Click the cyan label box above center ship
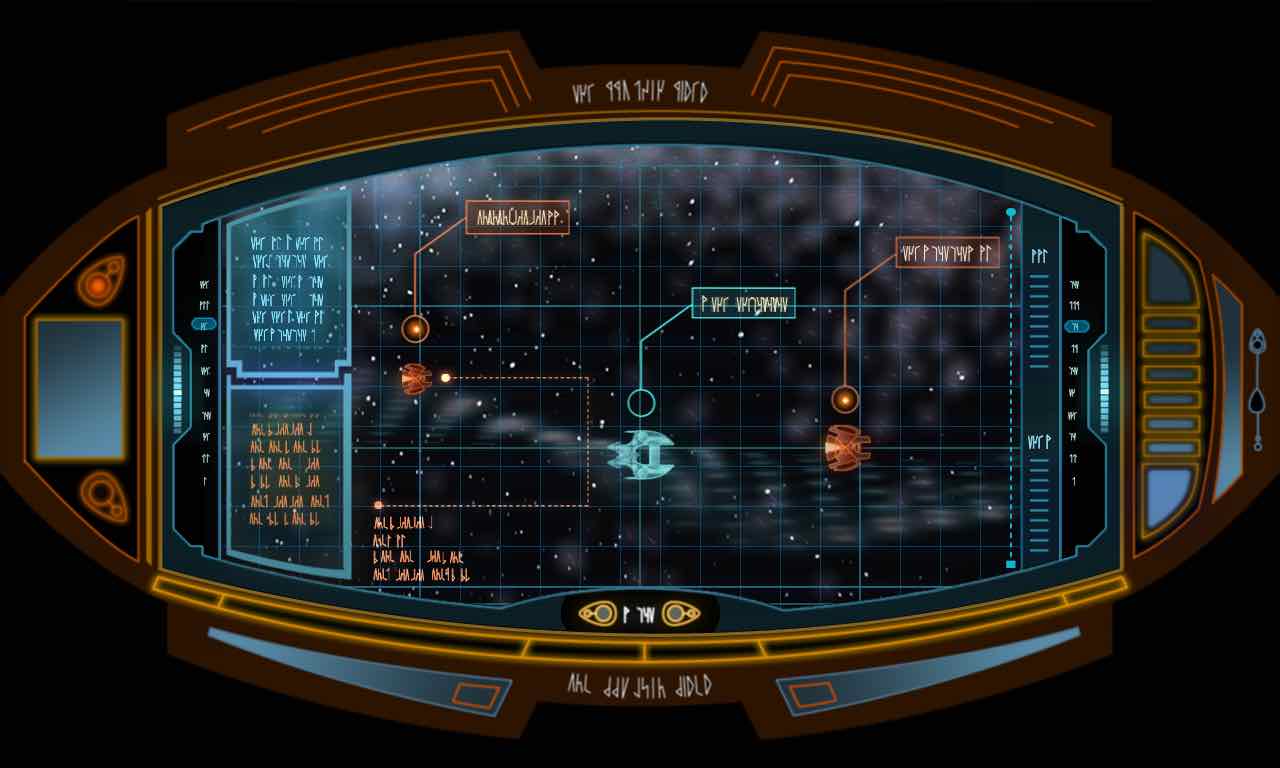The height and width of the screenshot is (768, 1280). pyautogui.click(x=743, y=303)
